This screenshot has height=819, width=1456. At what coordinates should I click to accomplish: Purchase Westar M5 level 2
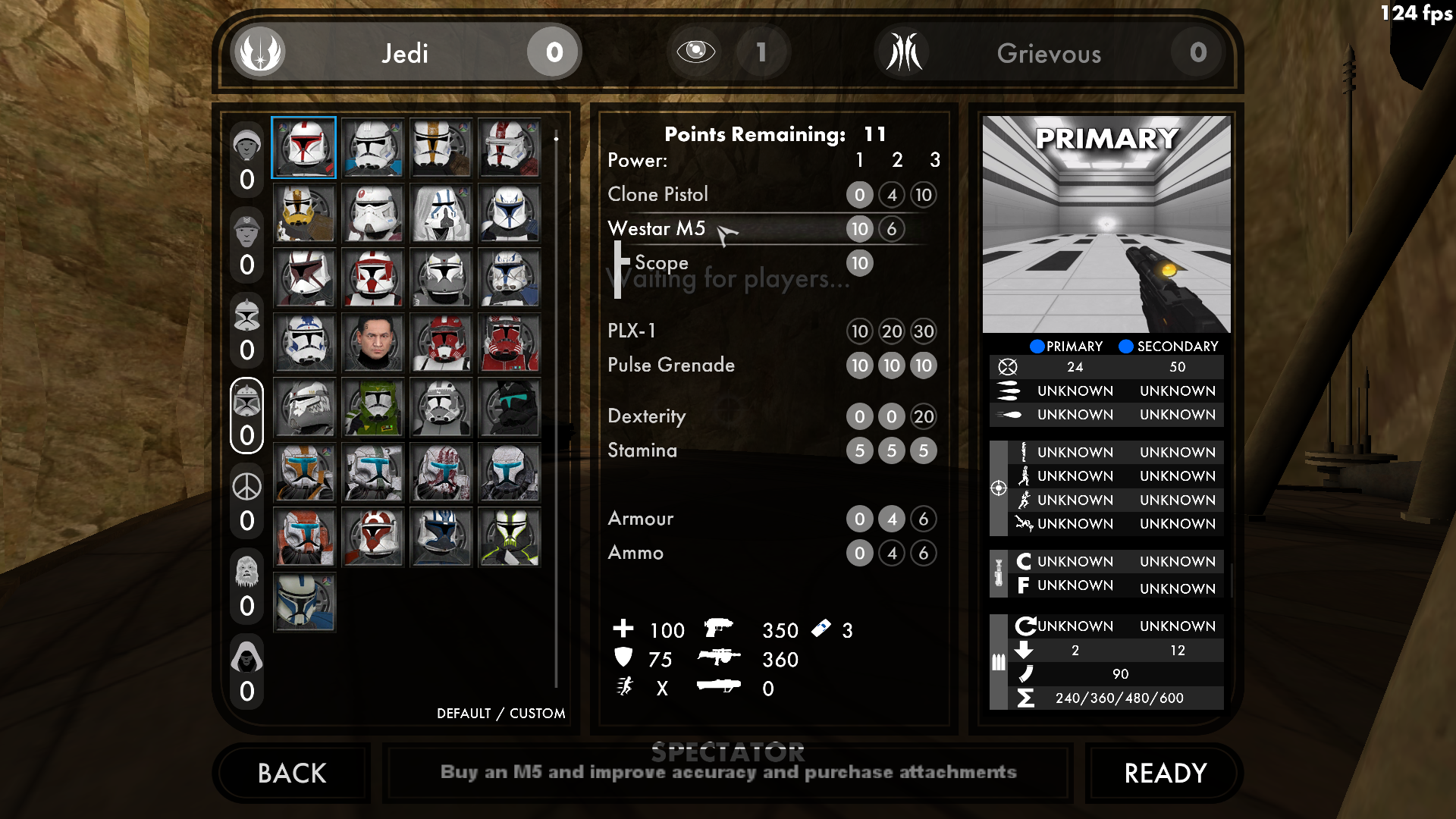click(x=891, y=229)
